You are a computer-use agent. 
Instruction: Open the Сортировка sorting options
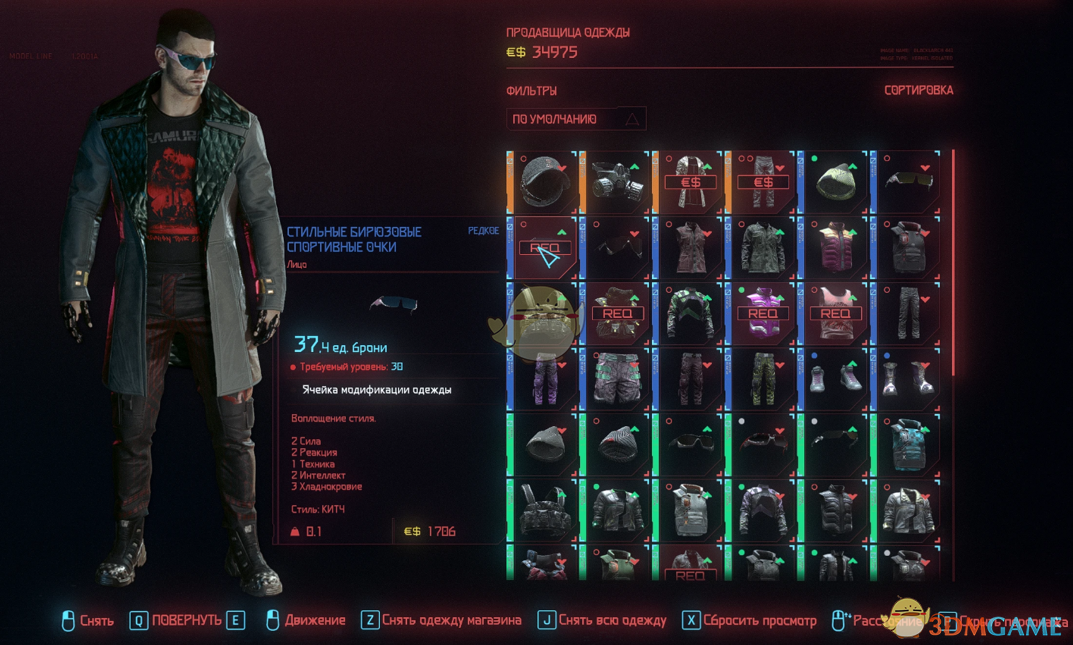point(918,90)
